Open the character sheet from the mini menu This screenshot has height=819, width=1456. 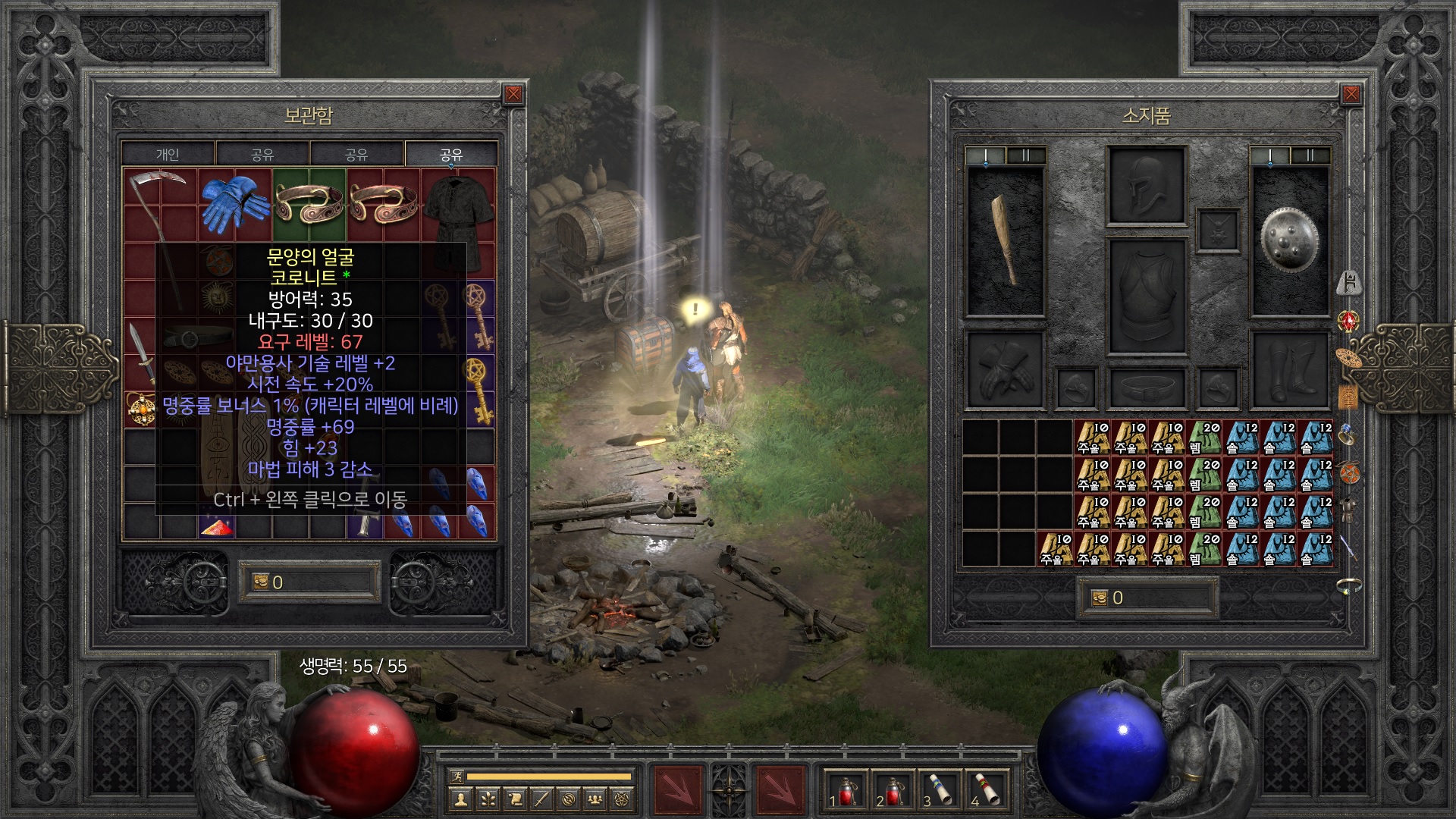pos(460,799)
